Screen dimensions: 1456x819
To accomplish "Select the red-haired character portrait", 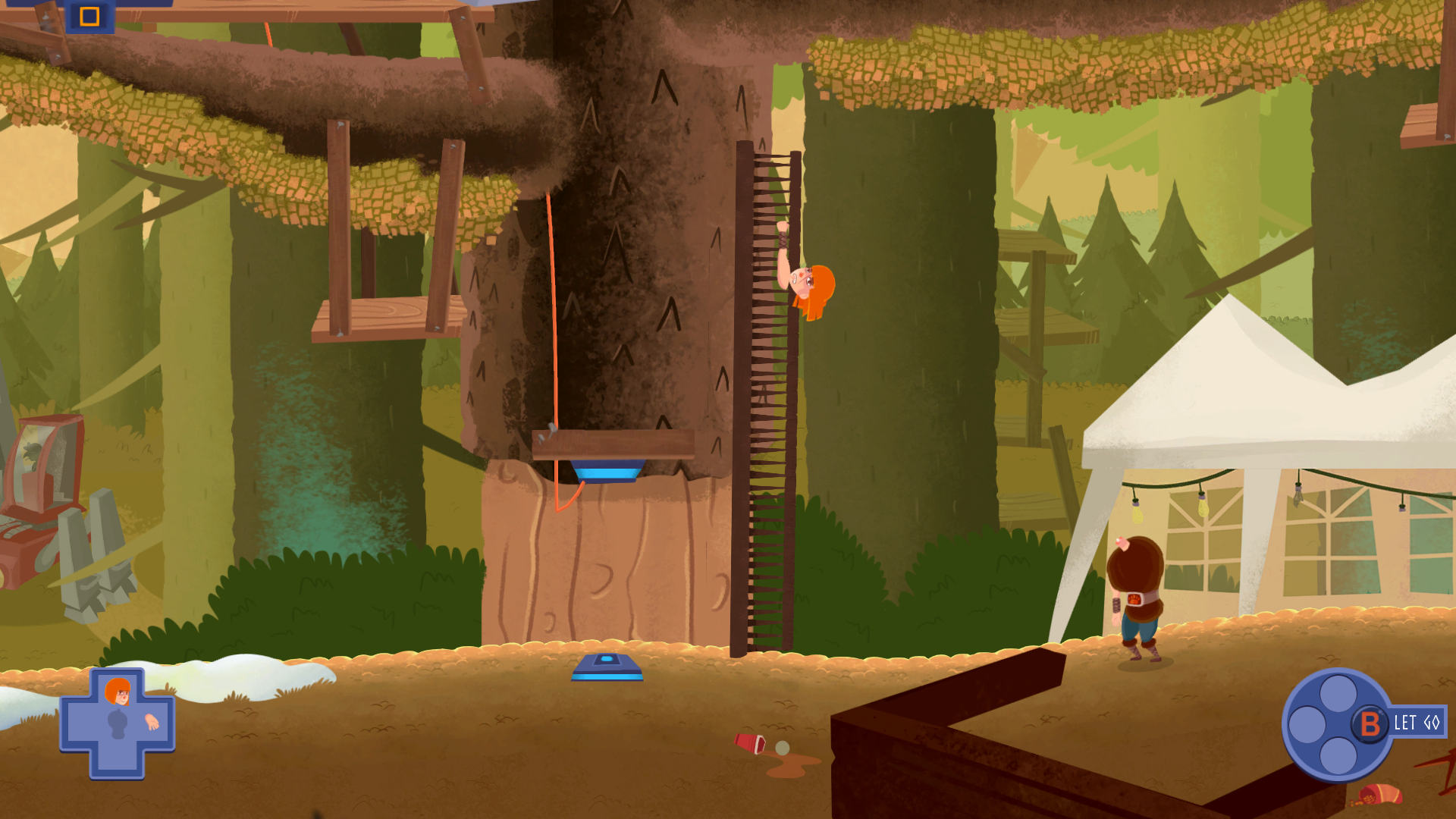I will 118,692.
